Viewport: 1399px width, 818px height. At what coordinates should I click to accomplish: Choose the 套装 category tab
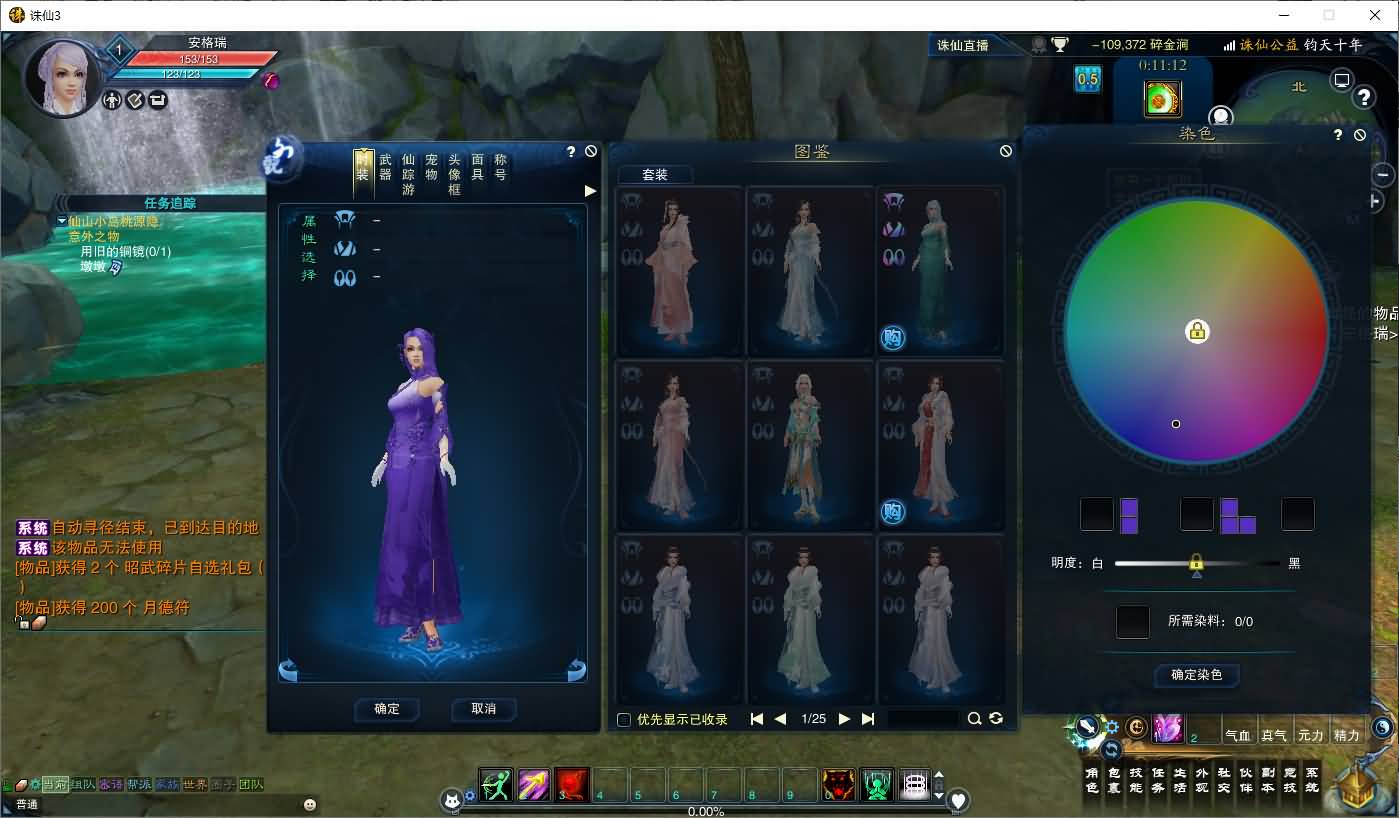(655, 174)
